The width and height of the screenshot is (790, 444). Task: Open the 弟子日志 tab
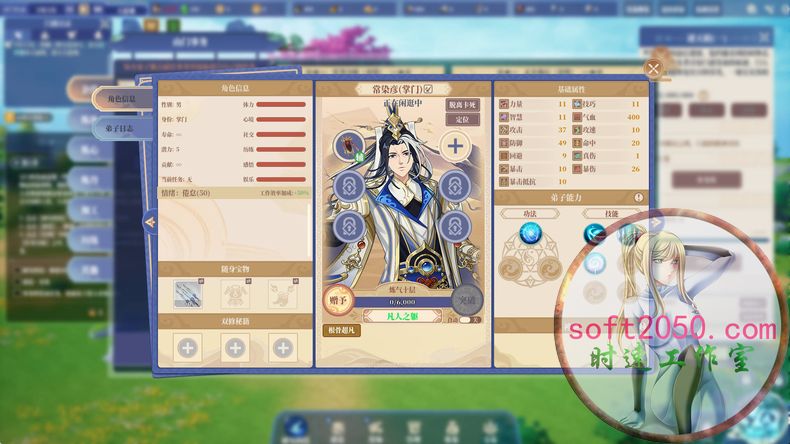(121, 128)
